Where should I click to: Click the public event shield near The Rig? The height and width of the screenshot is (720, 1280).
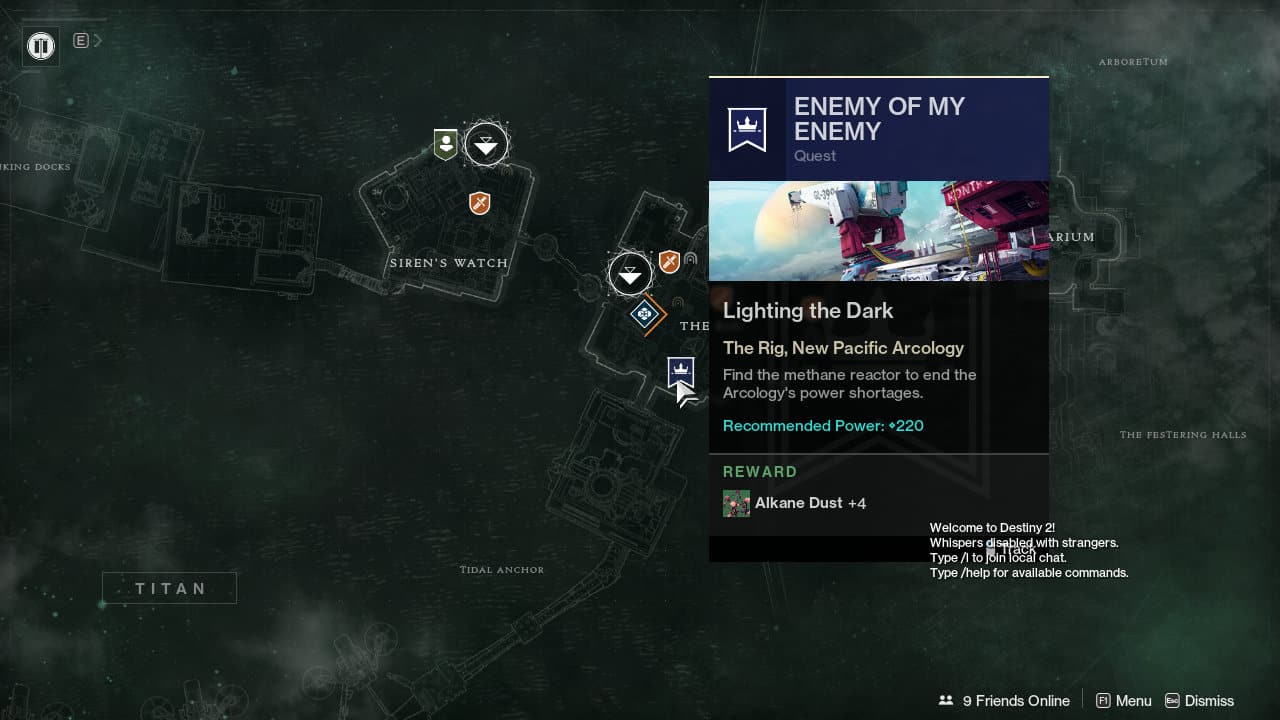[668, 262]
